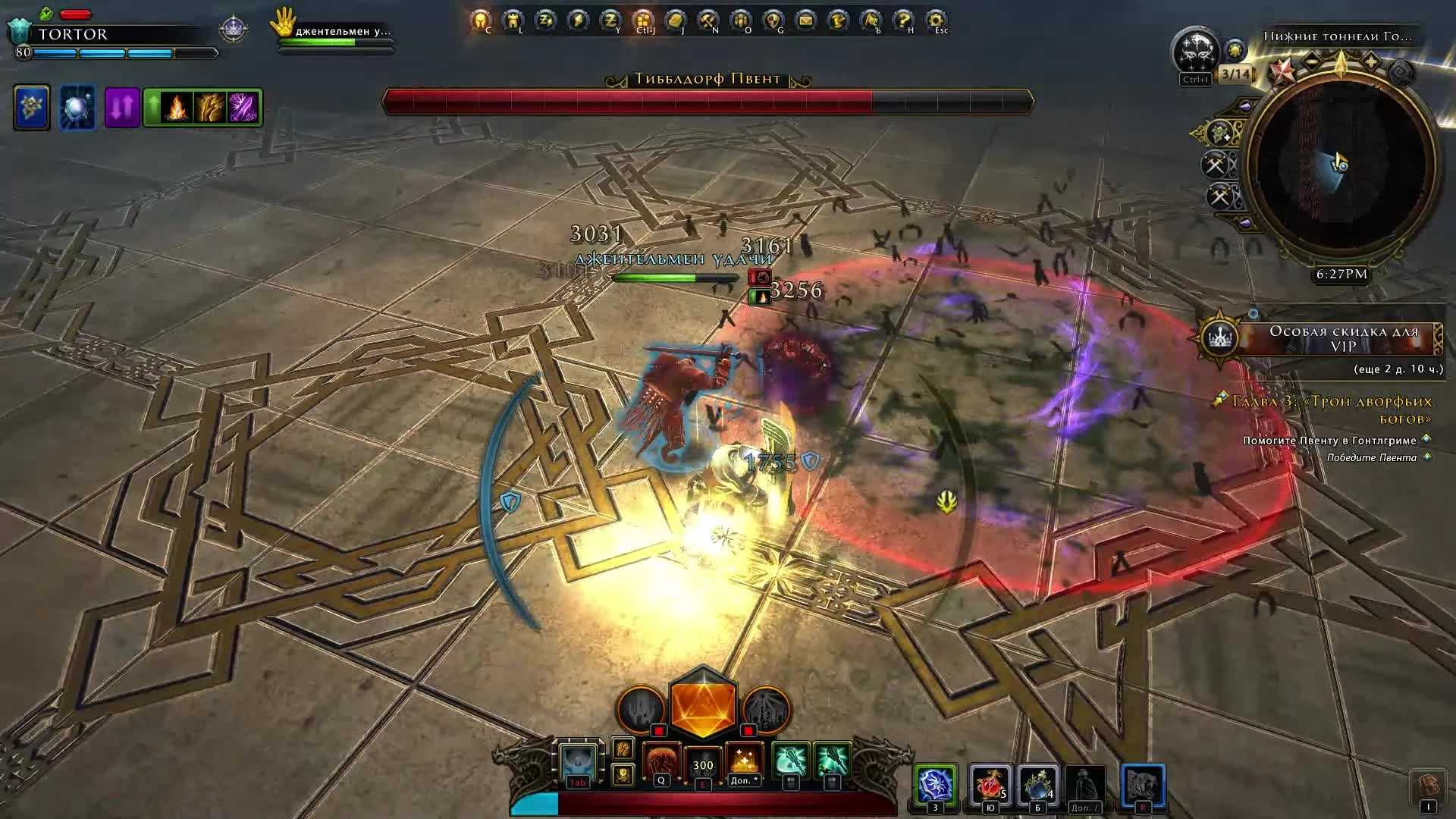1456x819 pixels.
Task: Open the inventory bag icon (L)
Action: click(513, 20)
